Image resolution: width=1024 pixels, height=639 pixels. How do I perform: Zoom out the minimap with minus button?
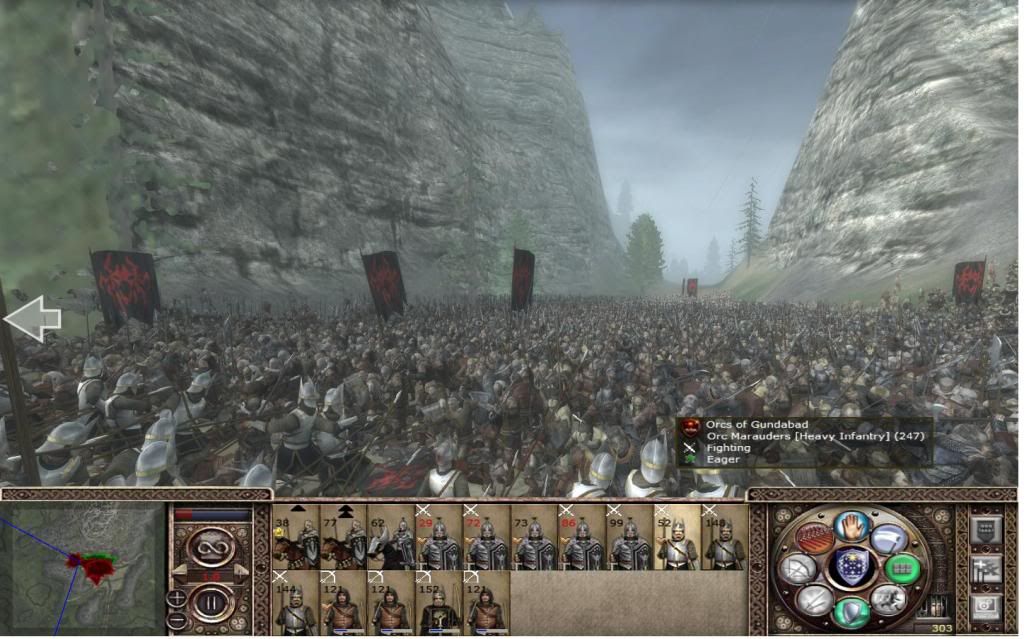(x=177, y=617)
